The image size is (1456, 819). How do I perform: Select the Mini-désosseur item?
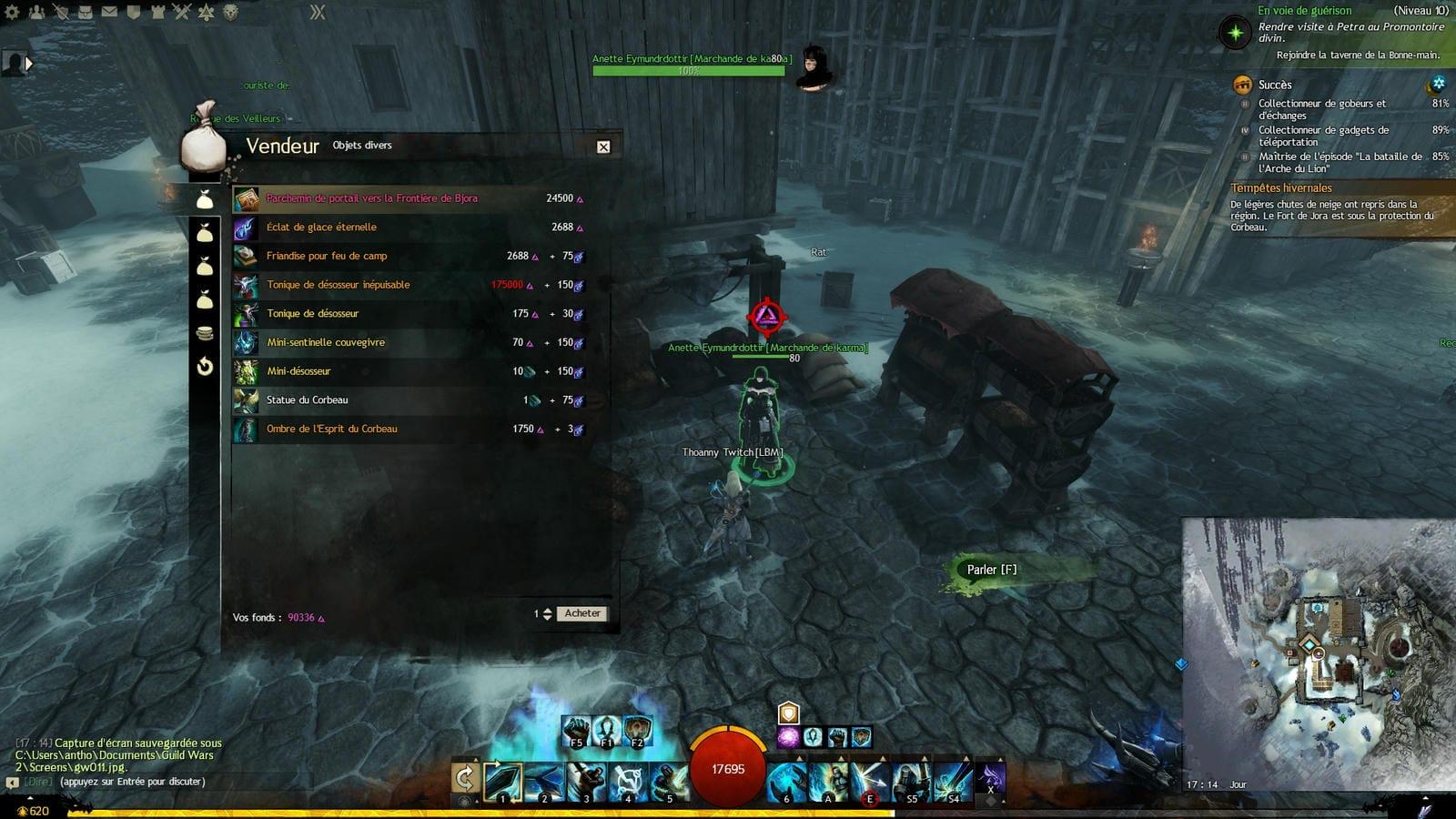(298, 371)
